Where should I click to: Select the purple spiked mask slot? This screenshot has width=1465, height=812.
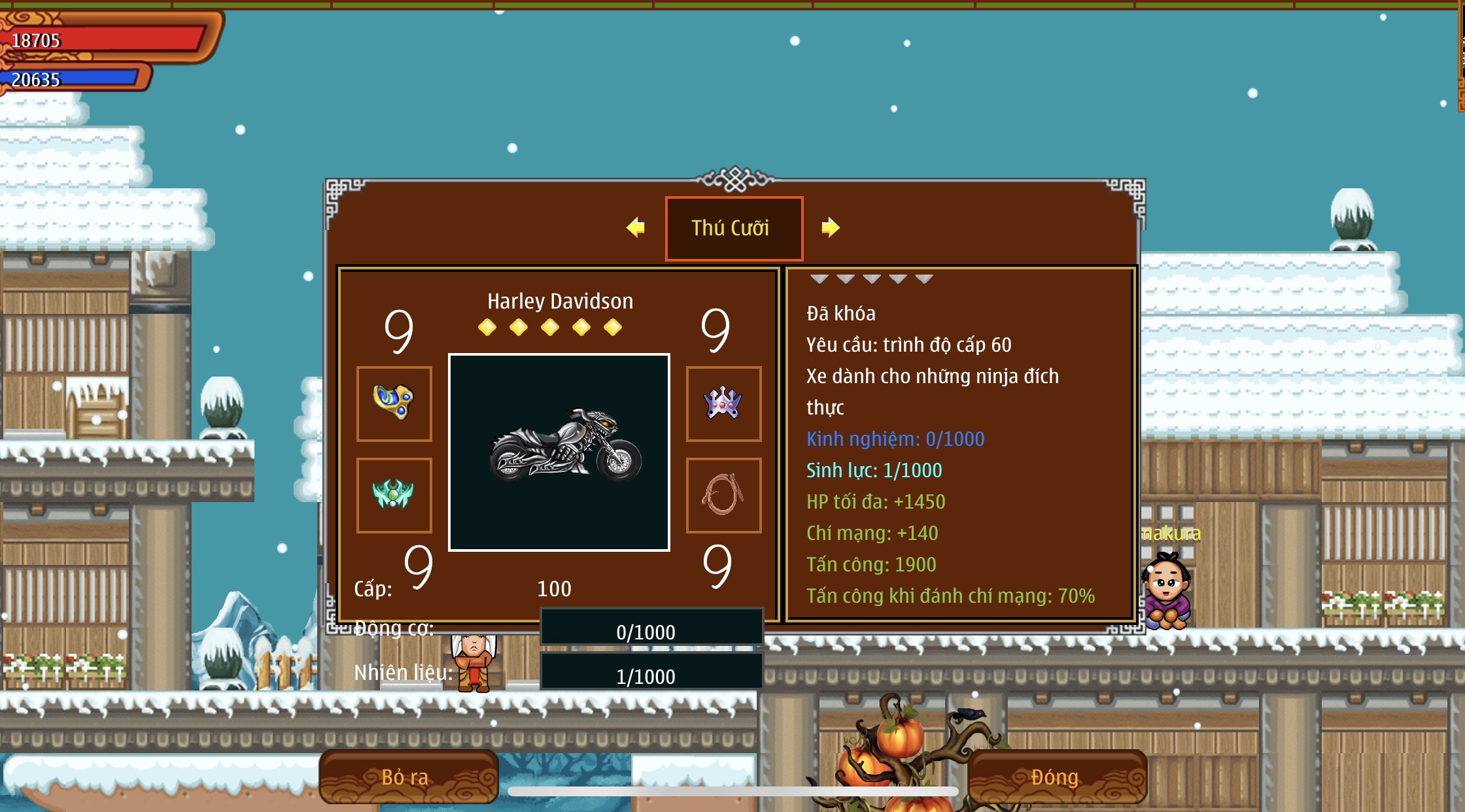point(723,403)
